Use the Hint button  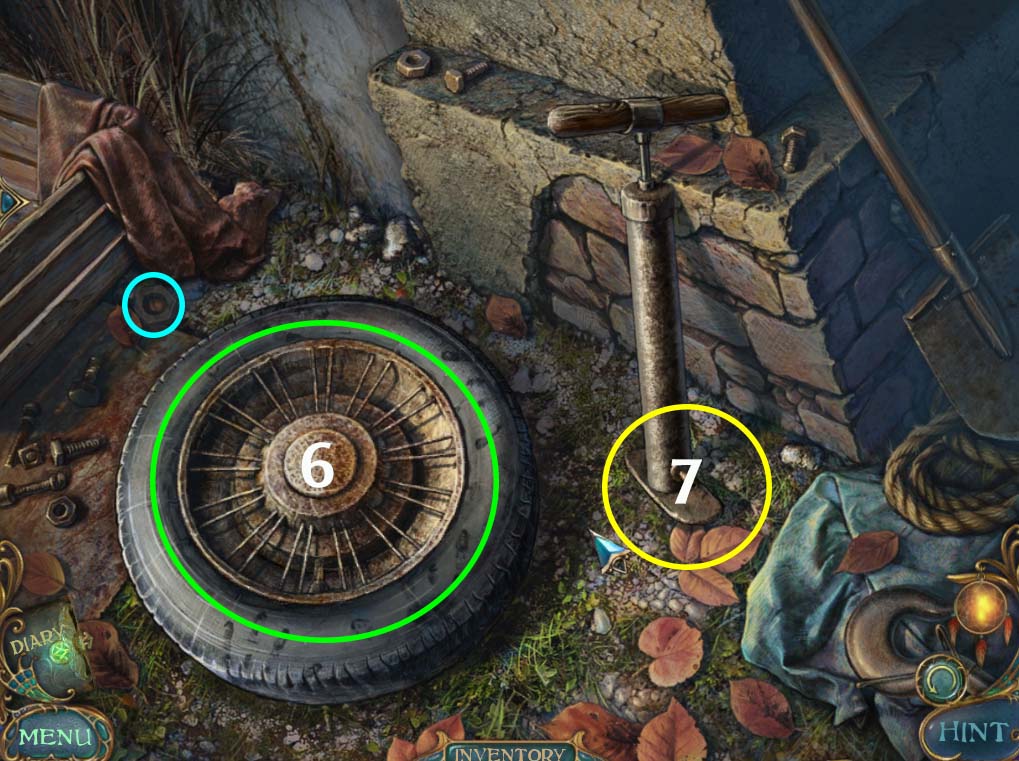970,733
